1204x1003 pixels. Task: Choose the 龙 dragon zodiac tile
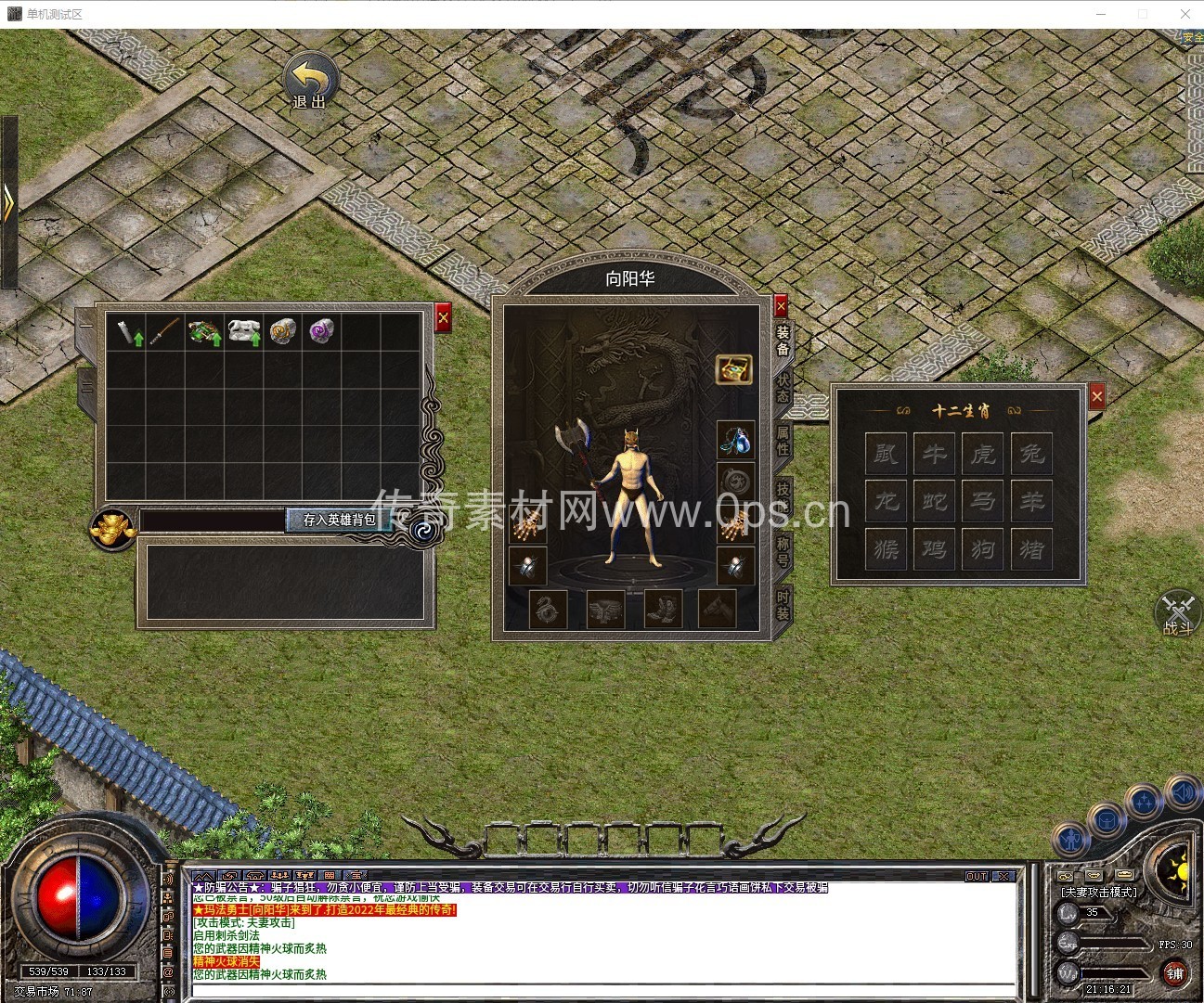(x=887, y=501)
